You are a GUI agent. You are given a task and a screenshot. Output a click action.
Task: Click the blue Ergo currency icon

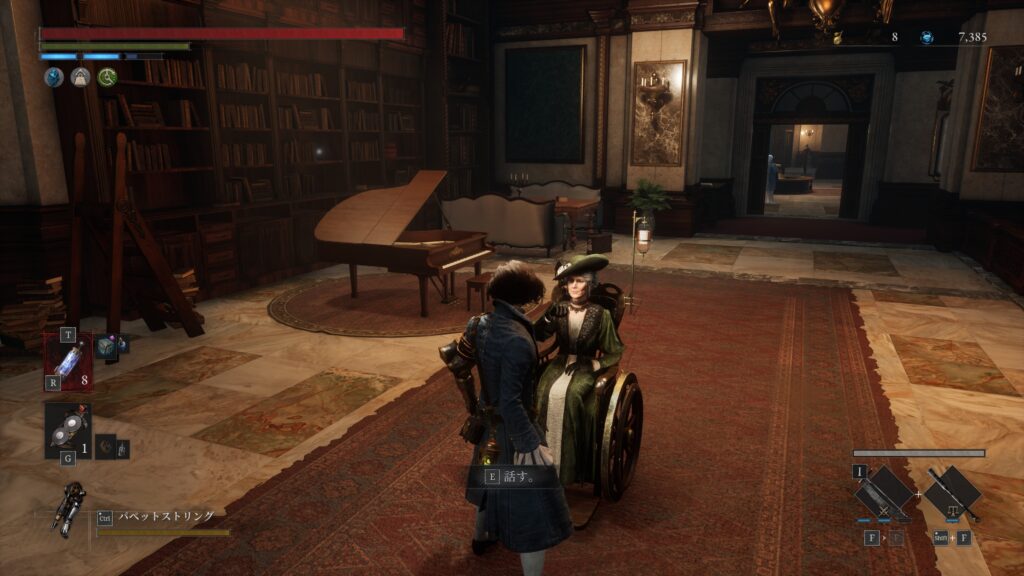927,37
